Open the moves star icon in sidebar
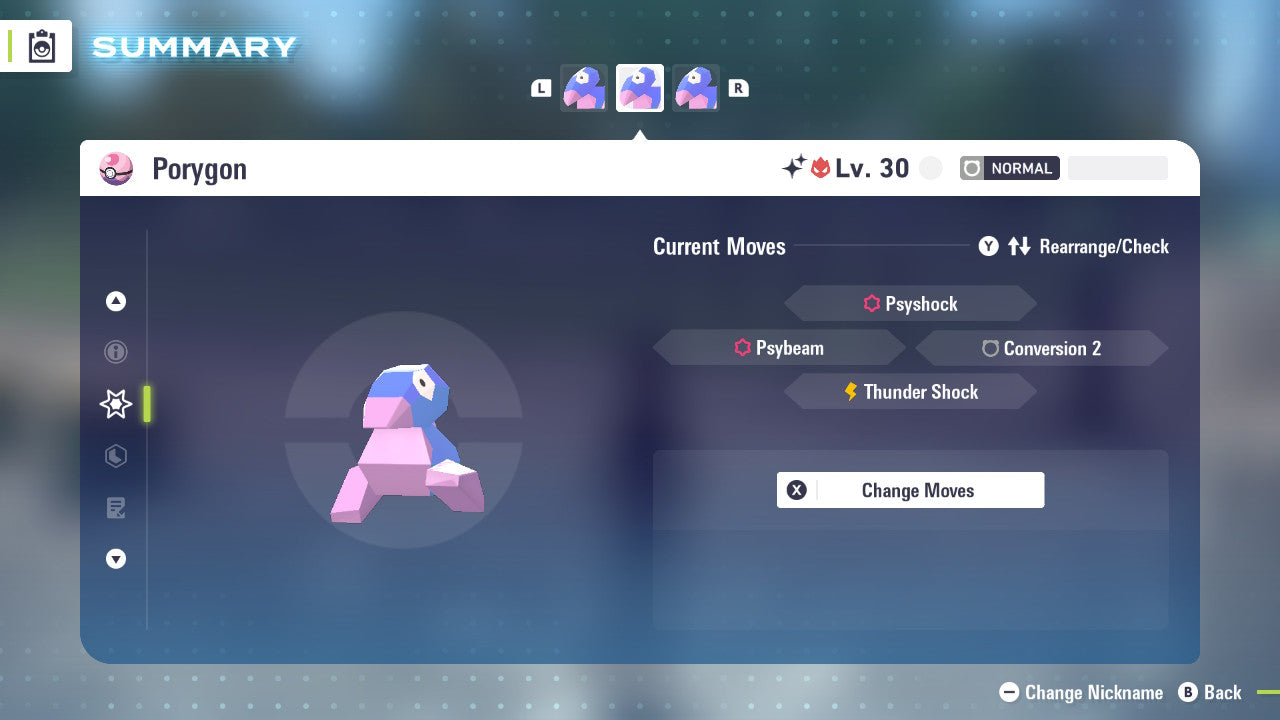 tap(116, 404)
